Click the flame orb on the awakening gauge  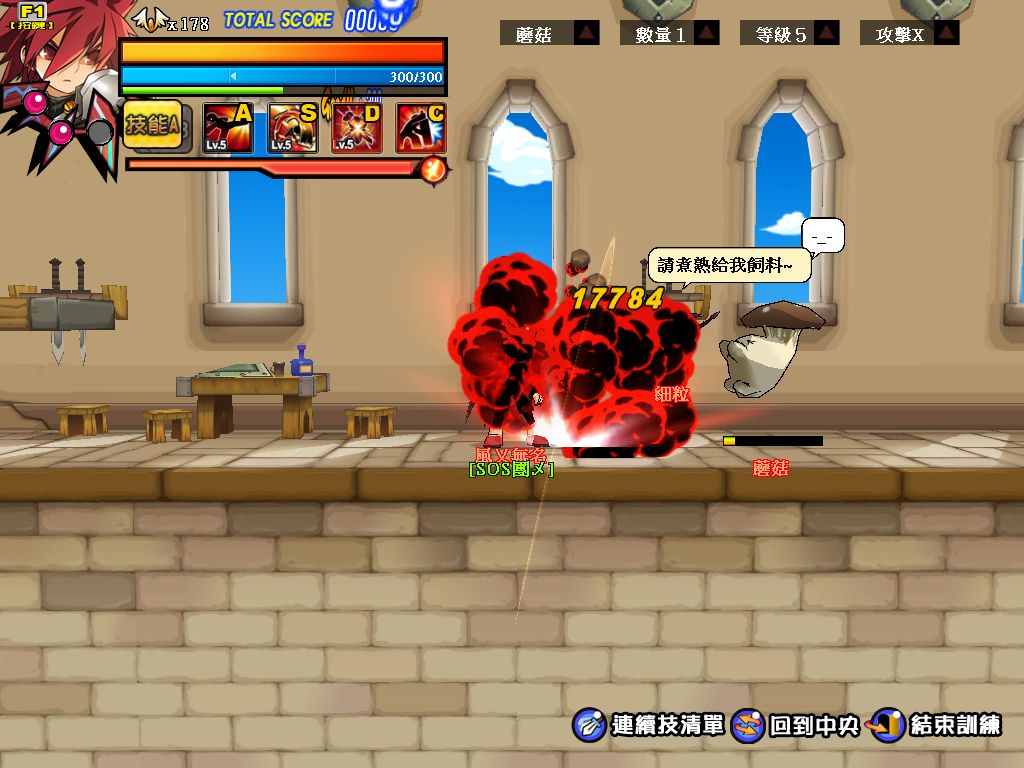click(434, 169)
